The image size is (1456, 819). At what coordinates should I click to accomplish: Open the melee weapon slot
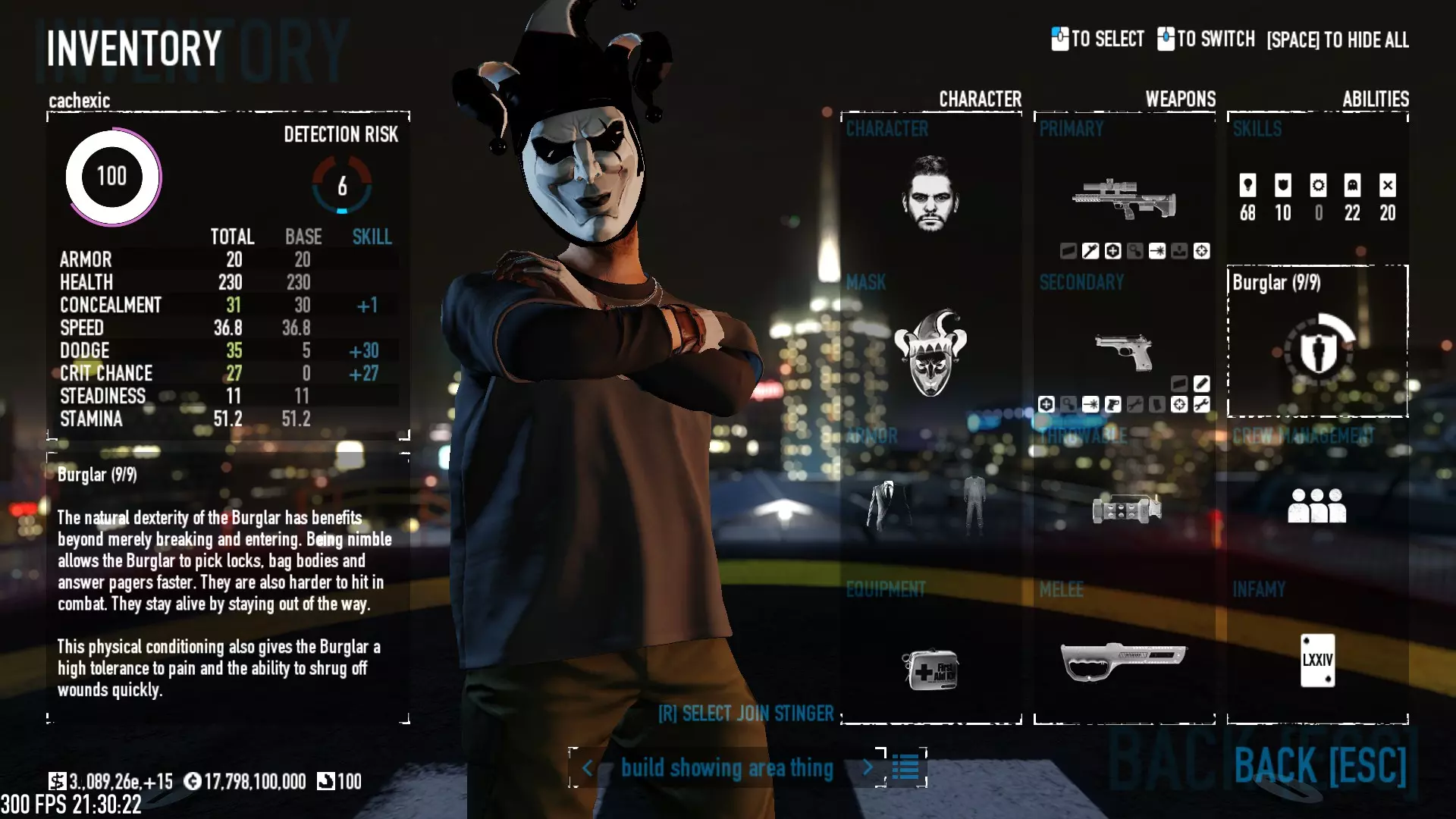(x=1123, y=660)
